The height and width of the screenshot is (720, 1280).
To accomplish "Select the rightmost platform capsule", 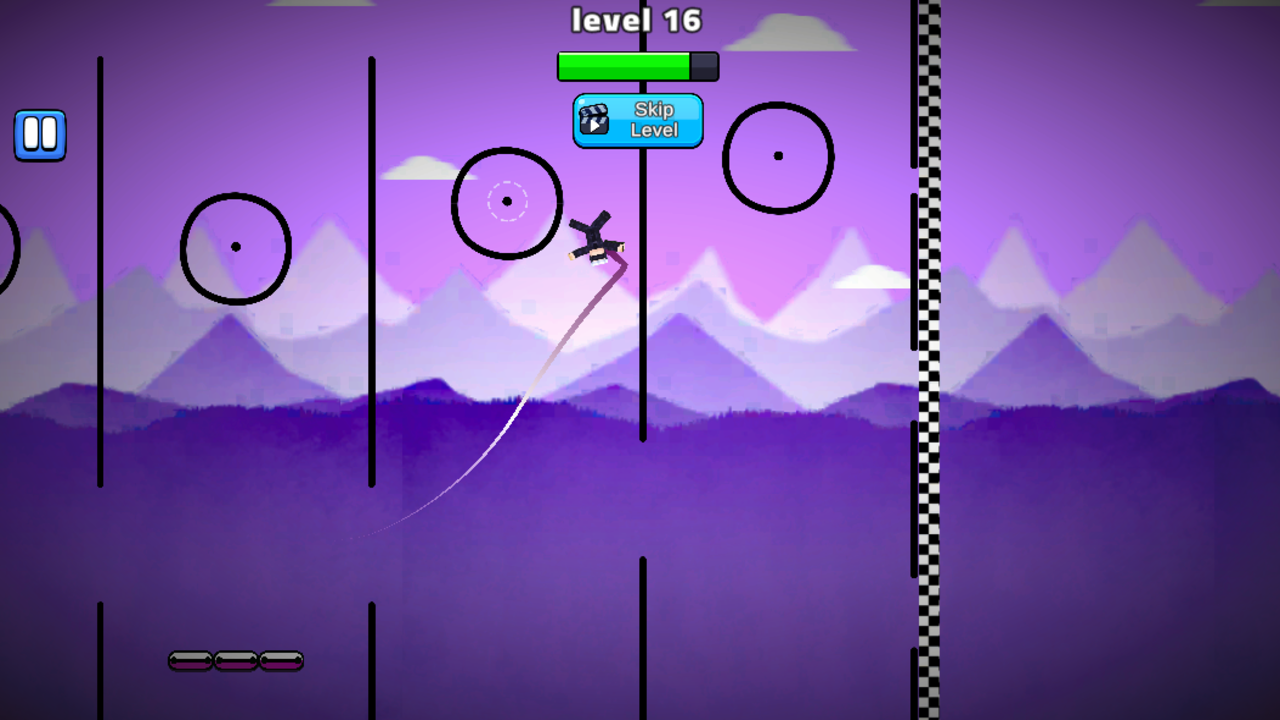I will (280, 660).
